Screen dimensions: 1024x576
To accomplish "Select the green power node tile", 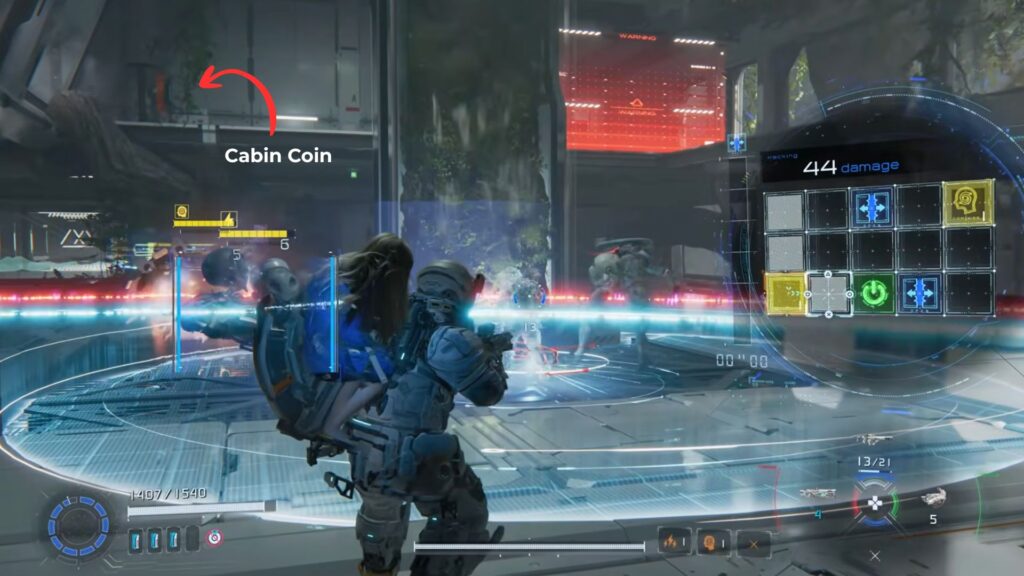I will click(x=873, y=295).
